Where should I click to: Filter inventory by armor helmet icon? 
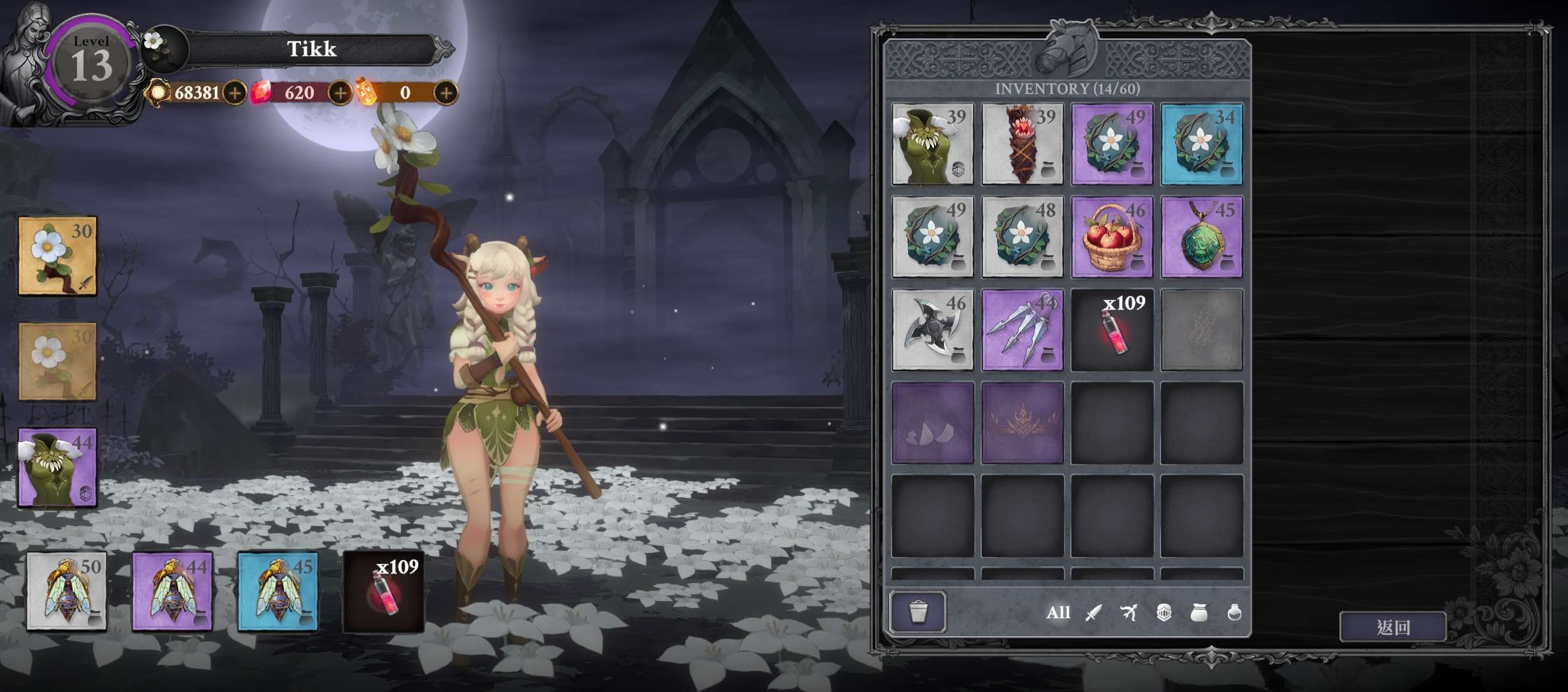pyautogui.click(x=1164, y=613)
